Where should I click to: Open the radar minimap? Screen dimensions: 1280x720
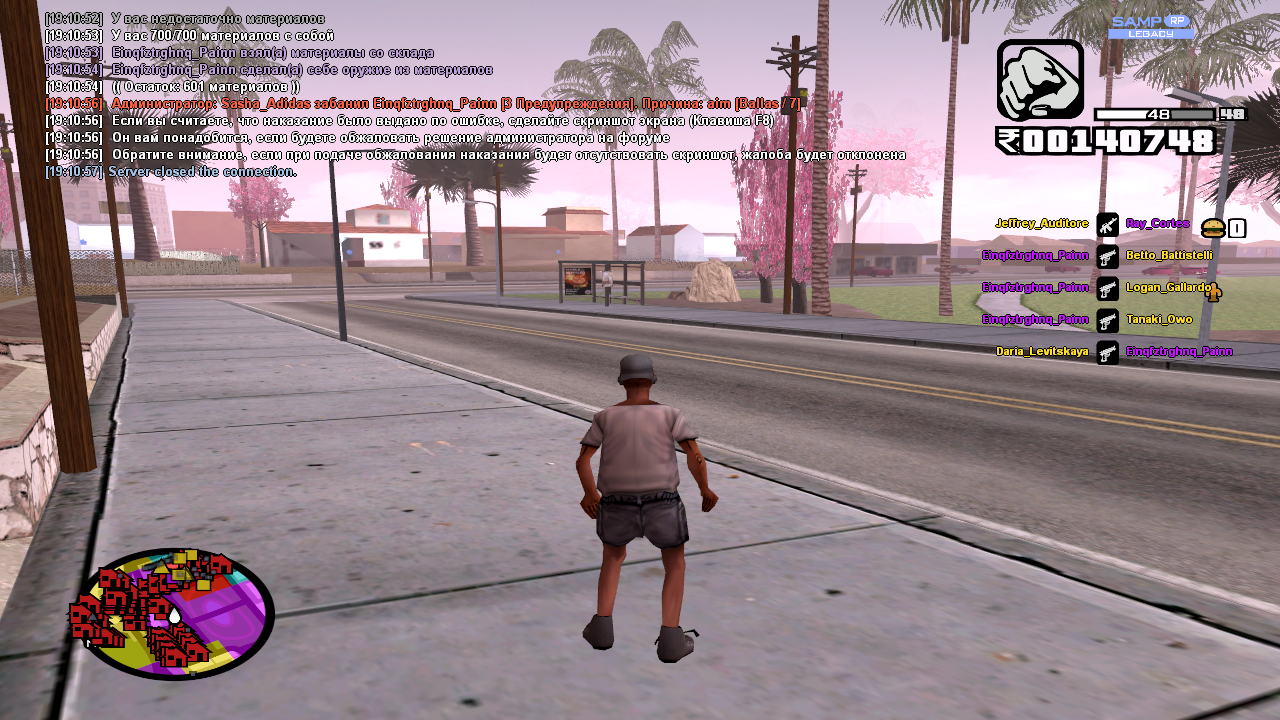(x=172, y=614)
